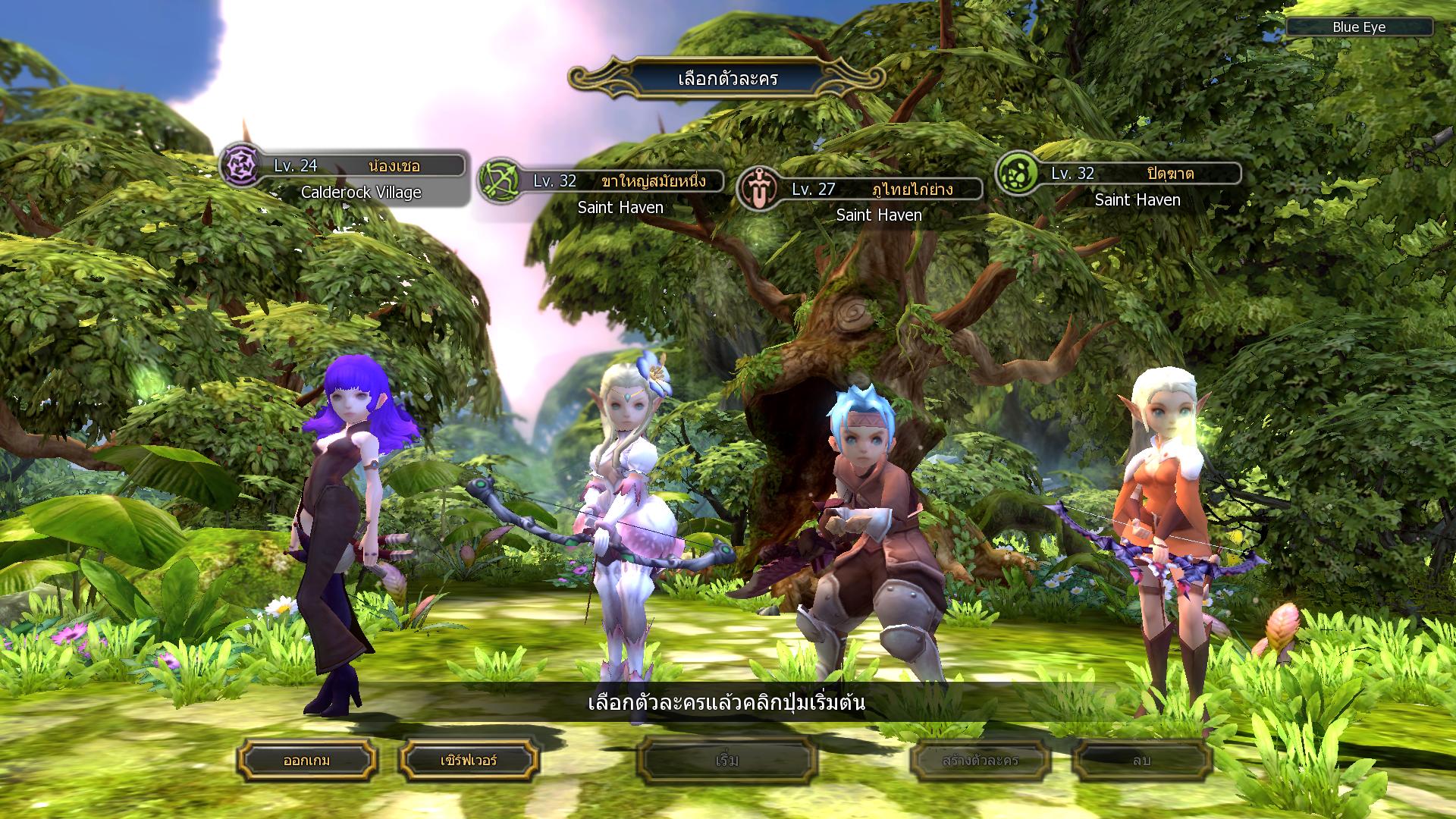The image size is (1456, 819).
Task: Click the ออกเกม exit game button
Action: (x=307, y=760)
